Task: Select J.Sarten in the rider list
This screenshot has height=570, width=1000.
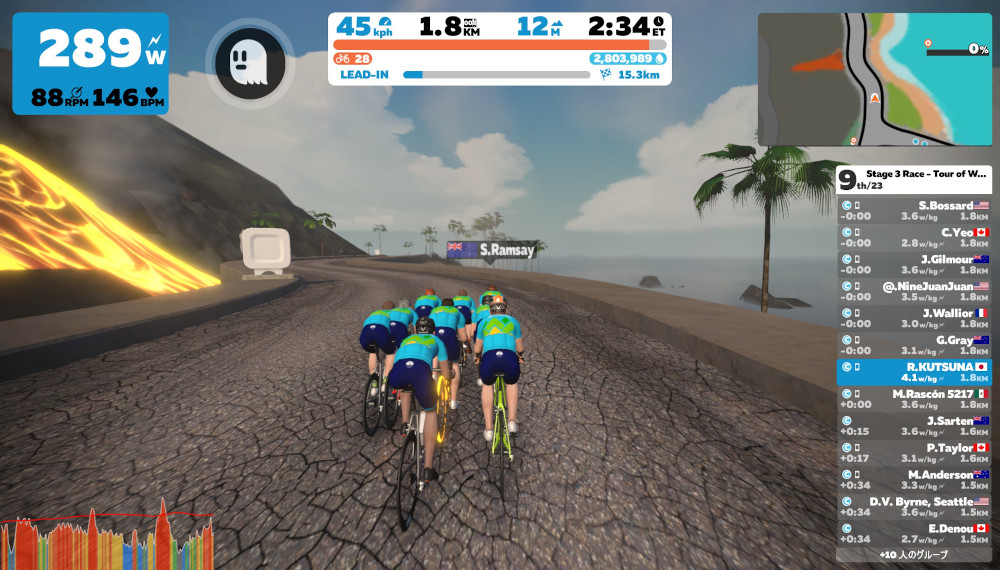Action: tap(913, 426)
